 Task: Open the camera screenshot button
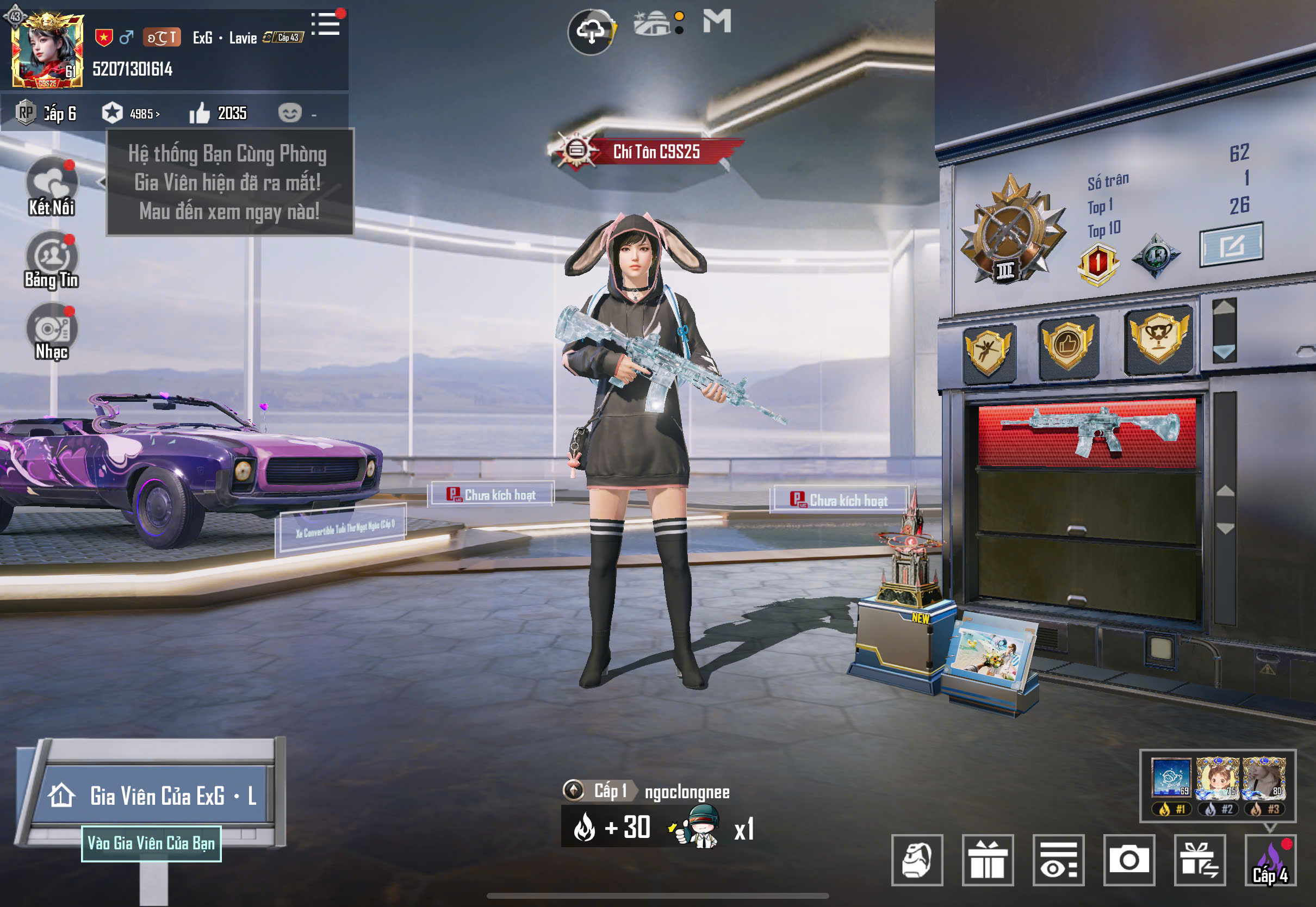(1129, 859)
